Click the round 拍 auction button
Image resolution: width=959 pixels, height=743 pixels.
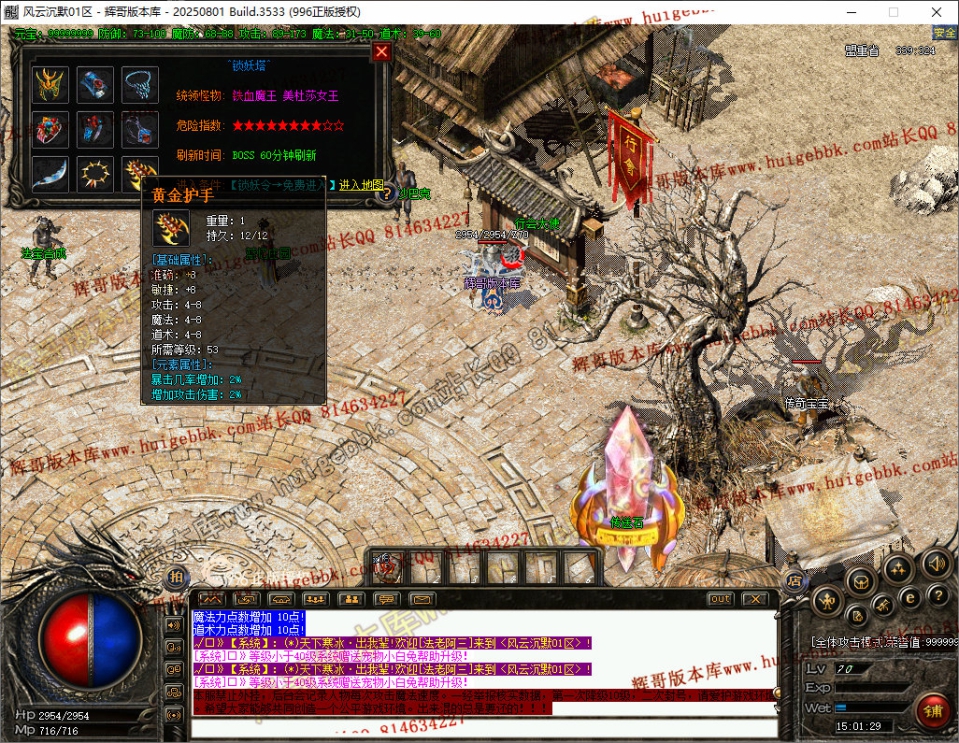point(175,577)
